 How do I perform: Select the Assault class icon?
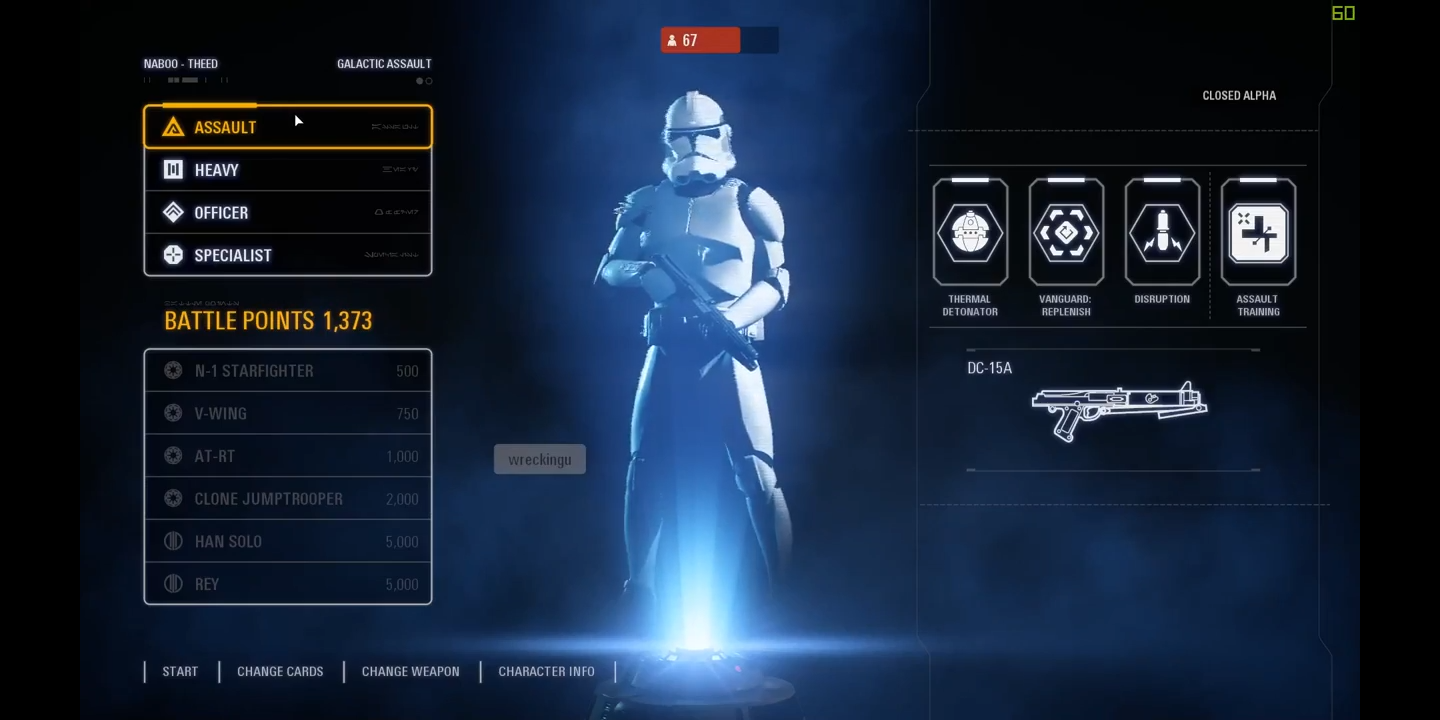(172, 127)
